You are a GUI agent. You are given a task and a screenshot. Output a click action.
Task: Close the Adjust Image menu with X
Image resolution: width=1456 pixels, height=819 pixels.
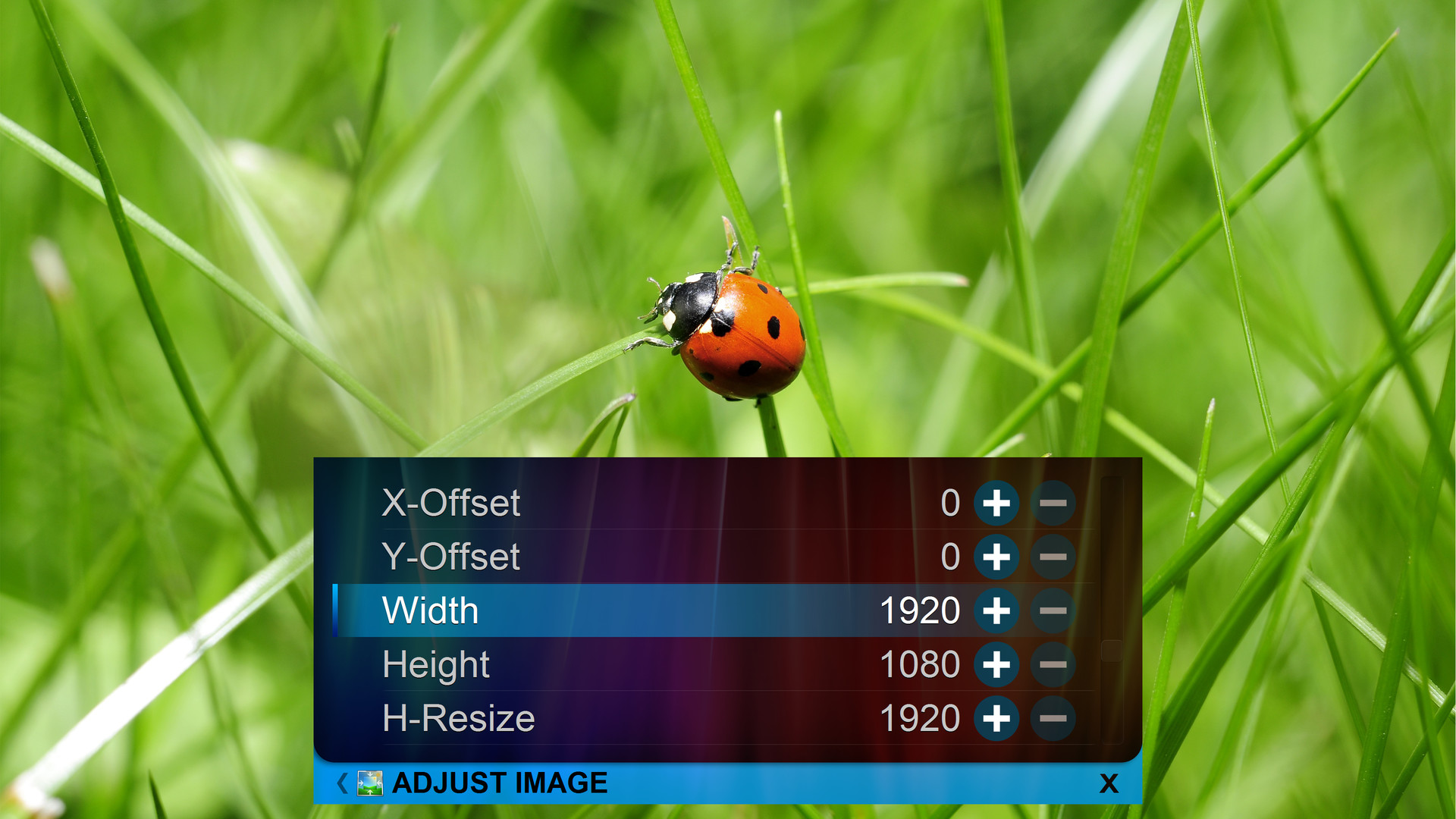coord(1109,783)
